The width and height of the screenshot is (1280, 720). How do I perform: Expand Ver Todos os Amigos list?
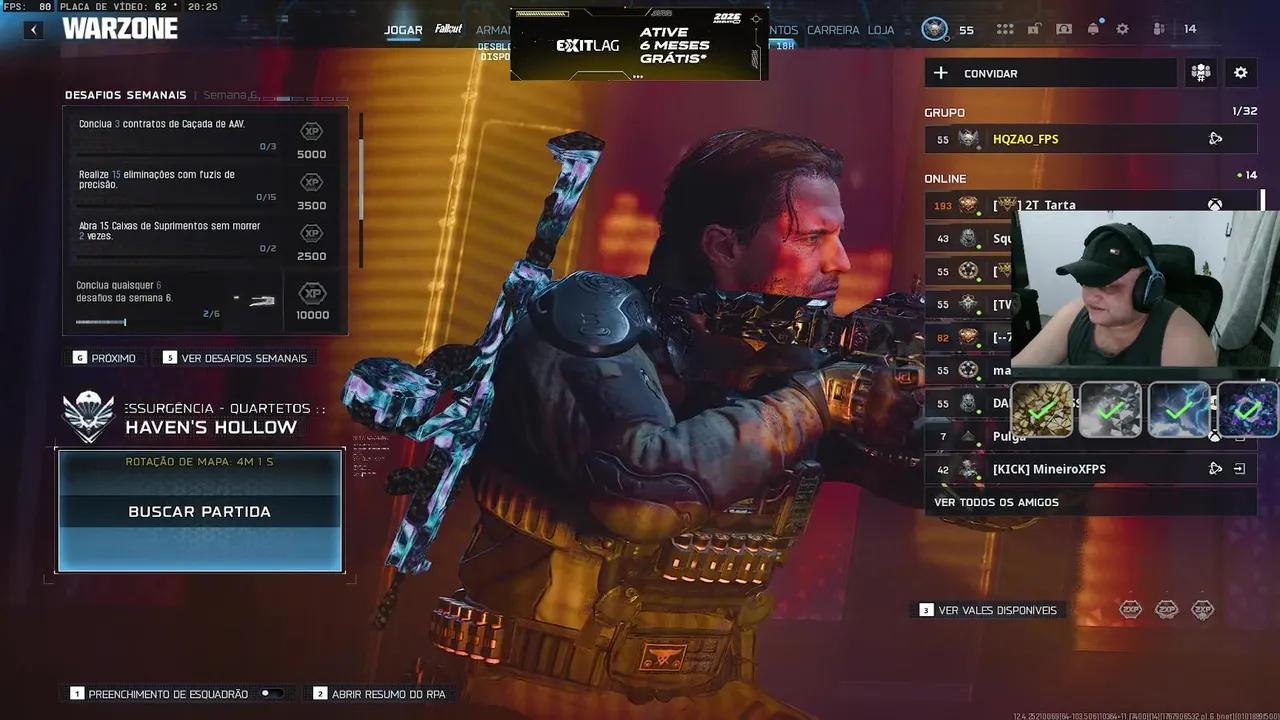[996, 502]
